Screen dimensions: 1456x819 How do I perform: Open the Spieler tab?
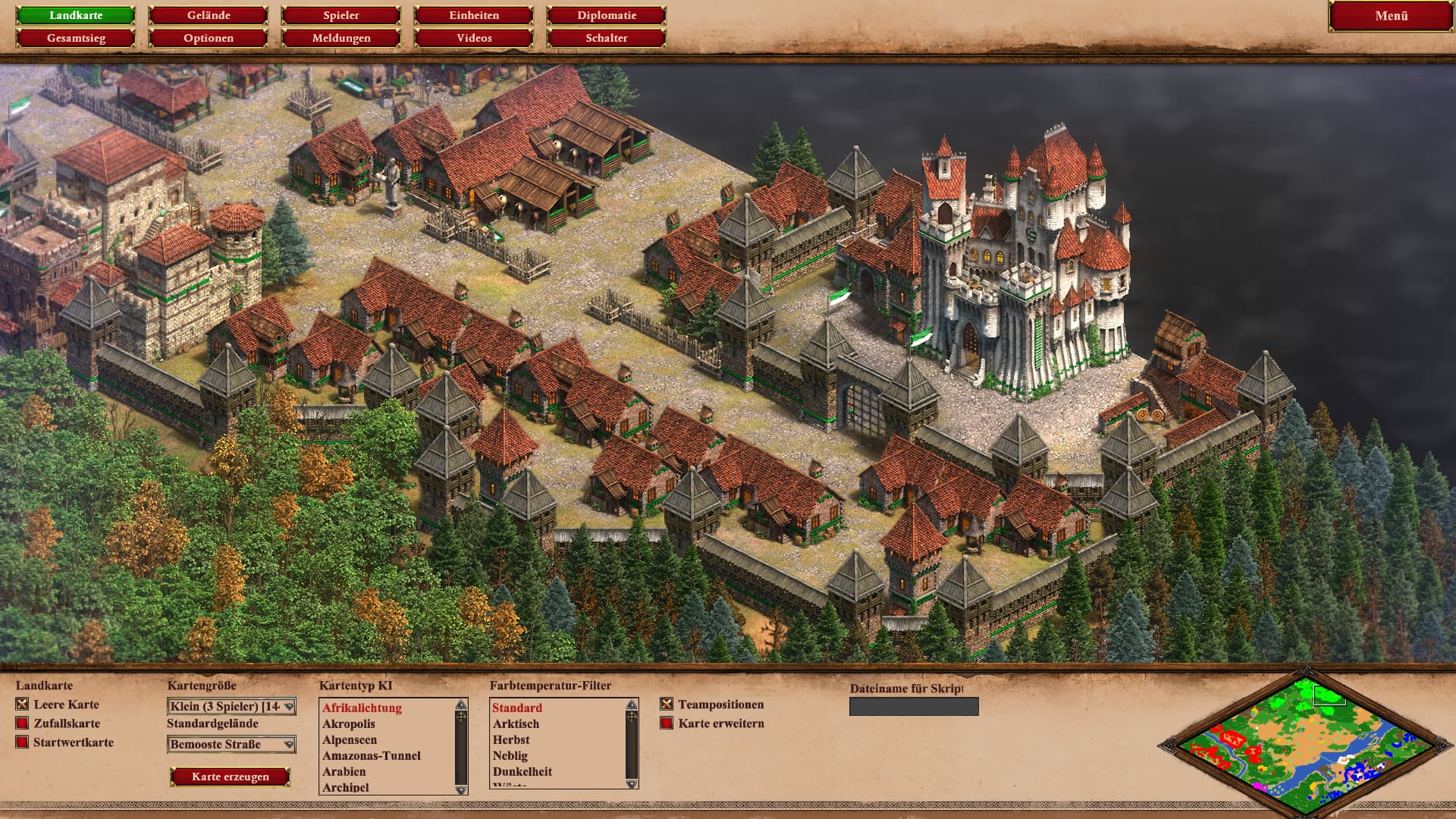tap(341, 15)
